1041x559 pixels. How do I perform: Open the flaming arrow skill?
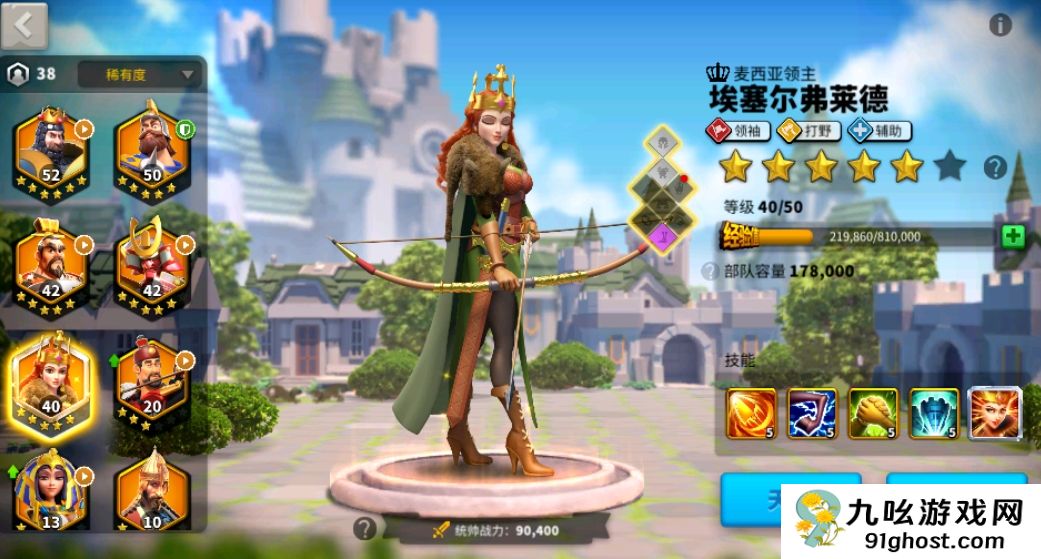[x=751, y=412]
